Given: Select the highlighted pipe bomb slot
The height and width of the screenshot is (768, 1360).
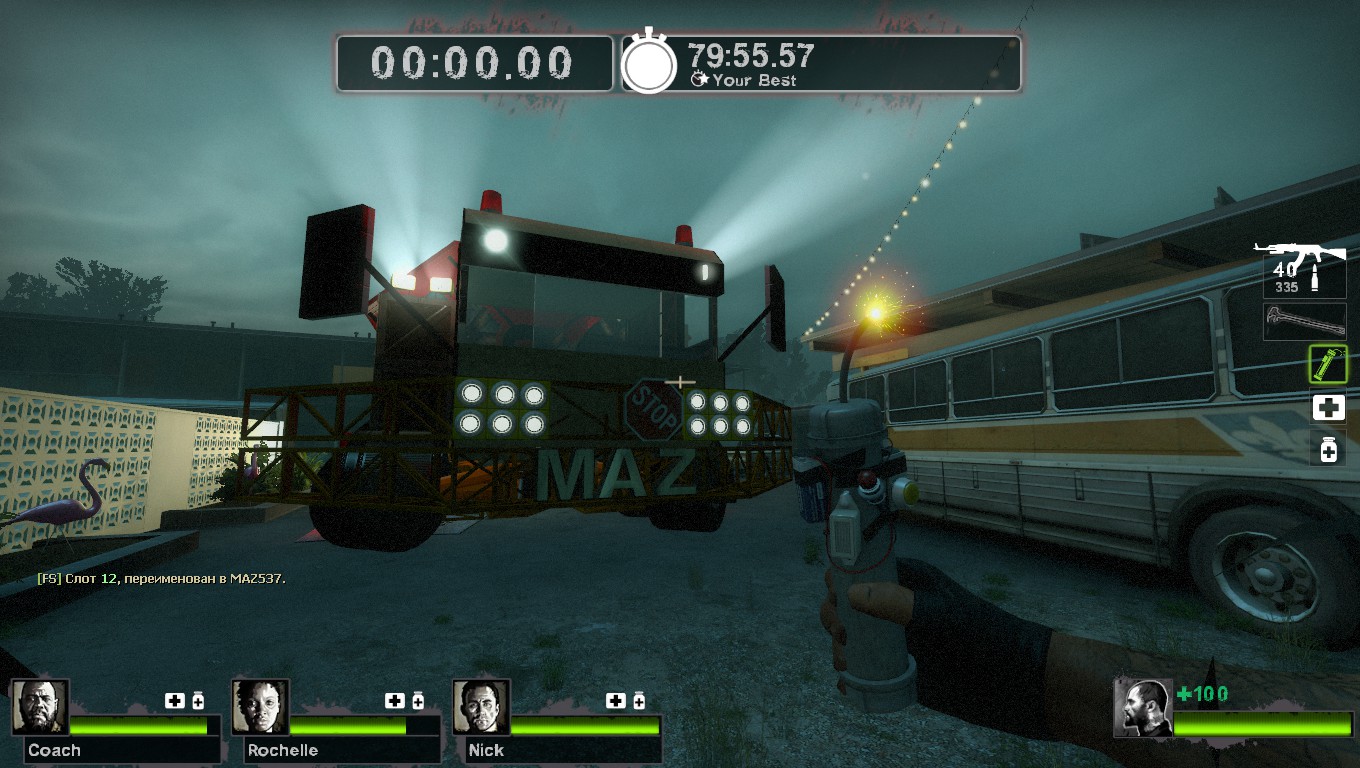Looking at the screenshot, I should (1328, 364).
